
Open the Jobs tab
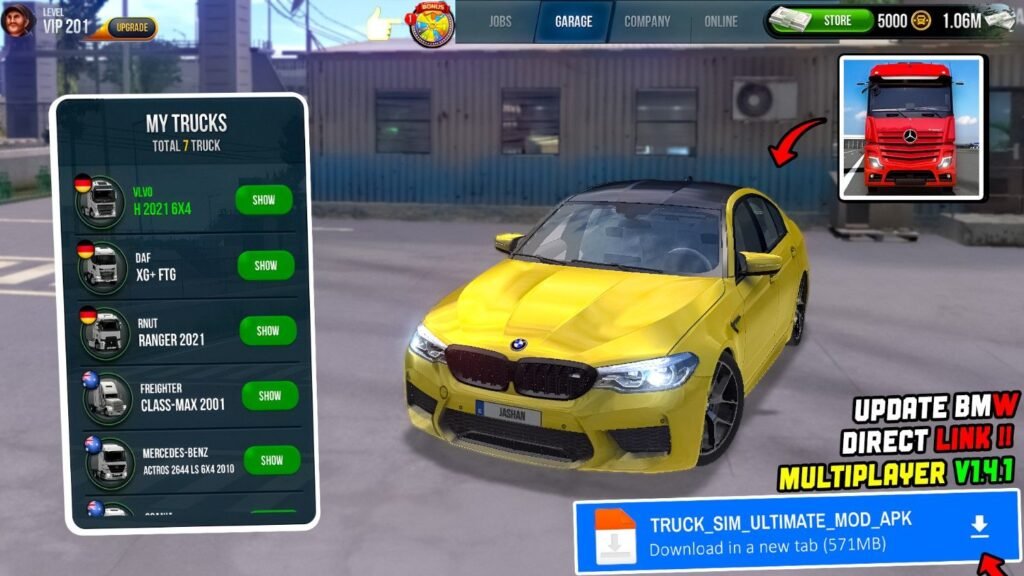(x=499, y=21)
